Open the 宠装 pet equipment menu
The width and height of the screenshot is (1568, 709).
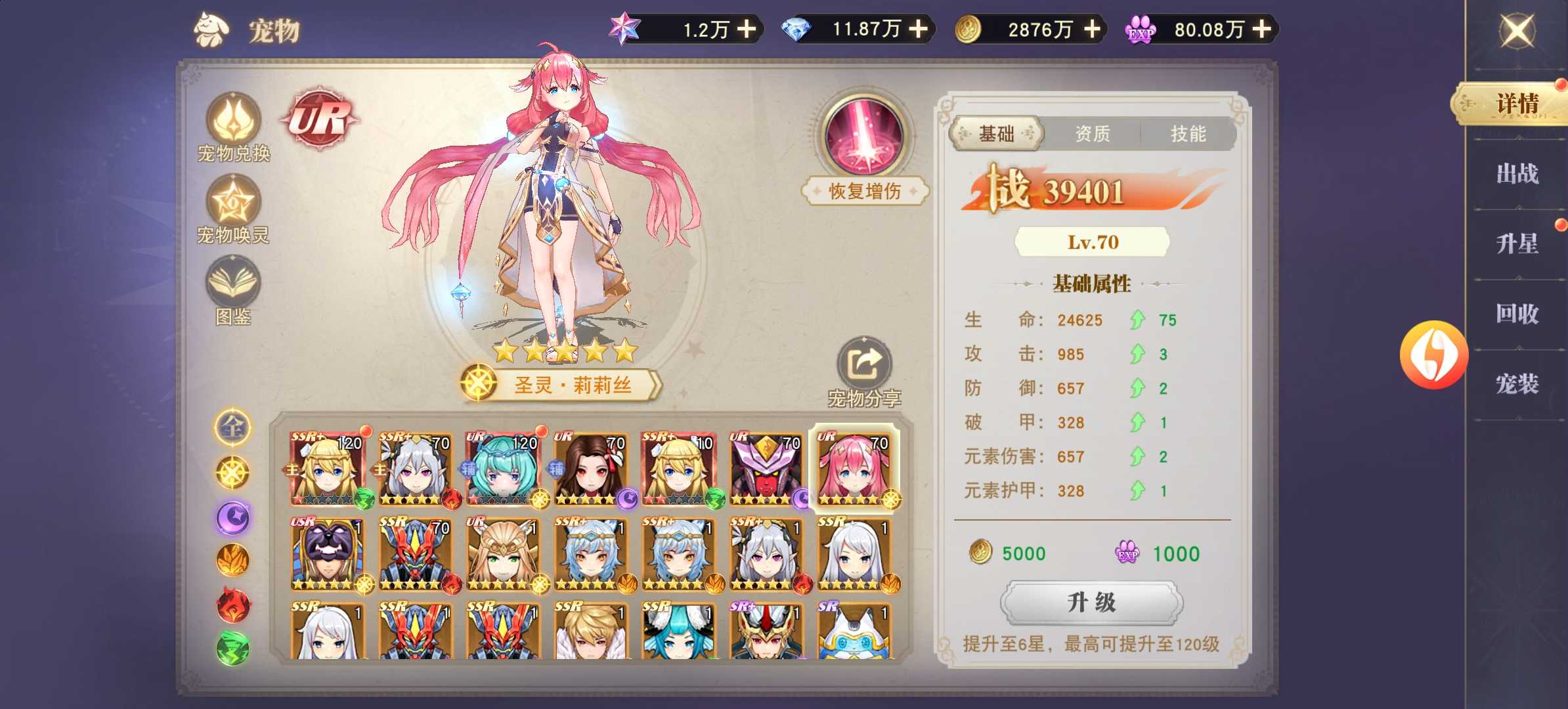coord(1517,383)
